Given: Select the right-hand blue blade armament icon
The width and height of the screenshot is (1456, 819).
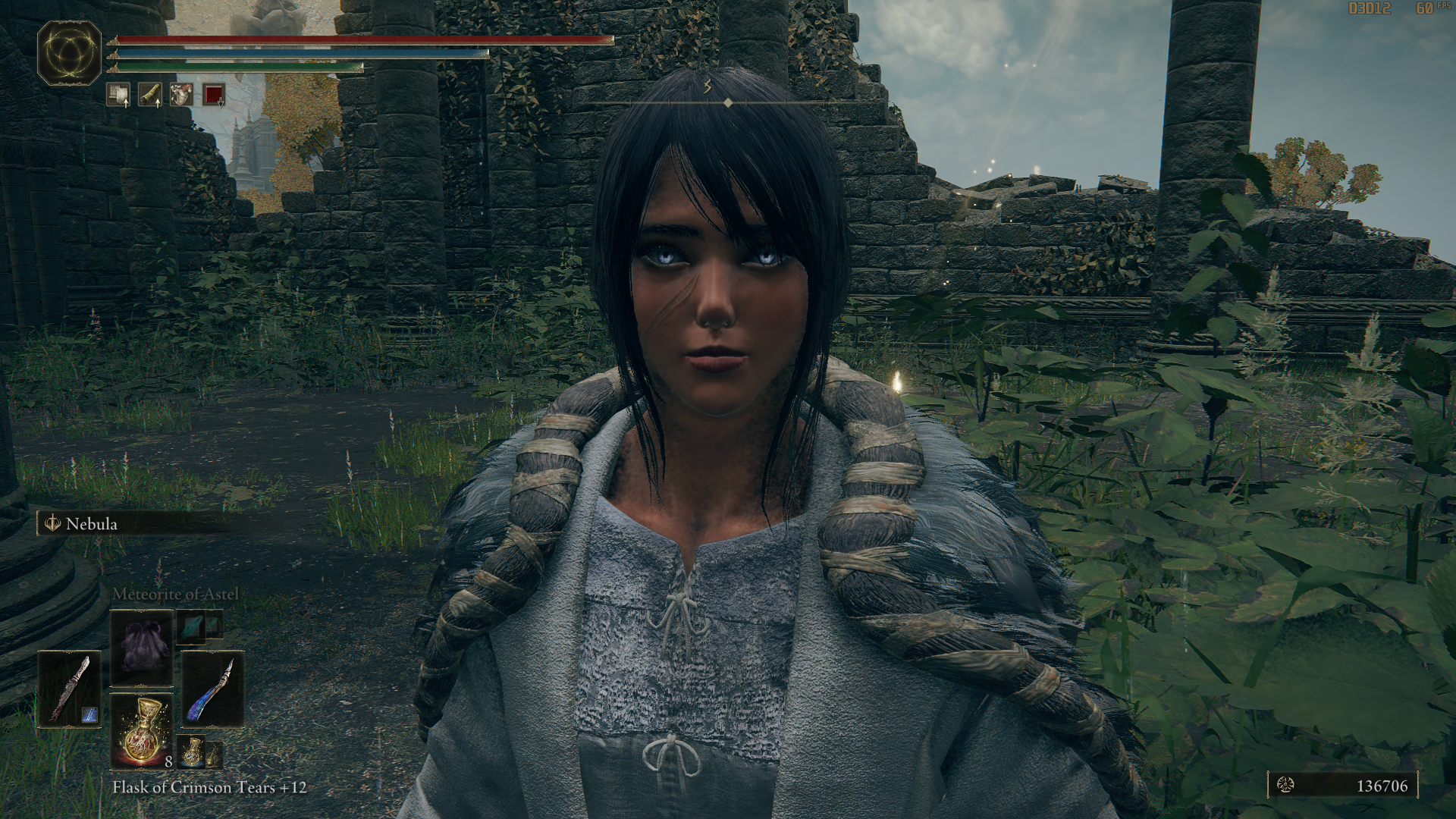Looking at the screenshot, I should pos(212,690).
